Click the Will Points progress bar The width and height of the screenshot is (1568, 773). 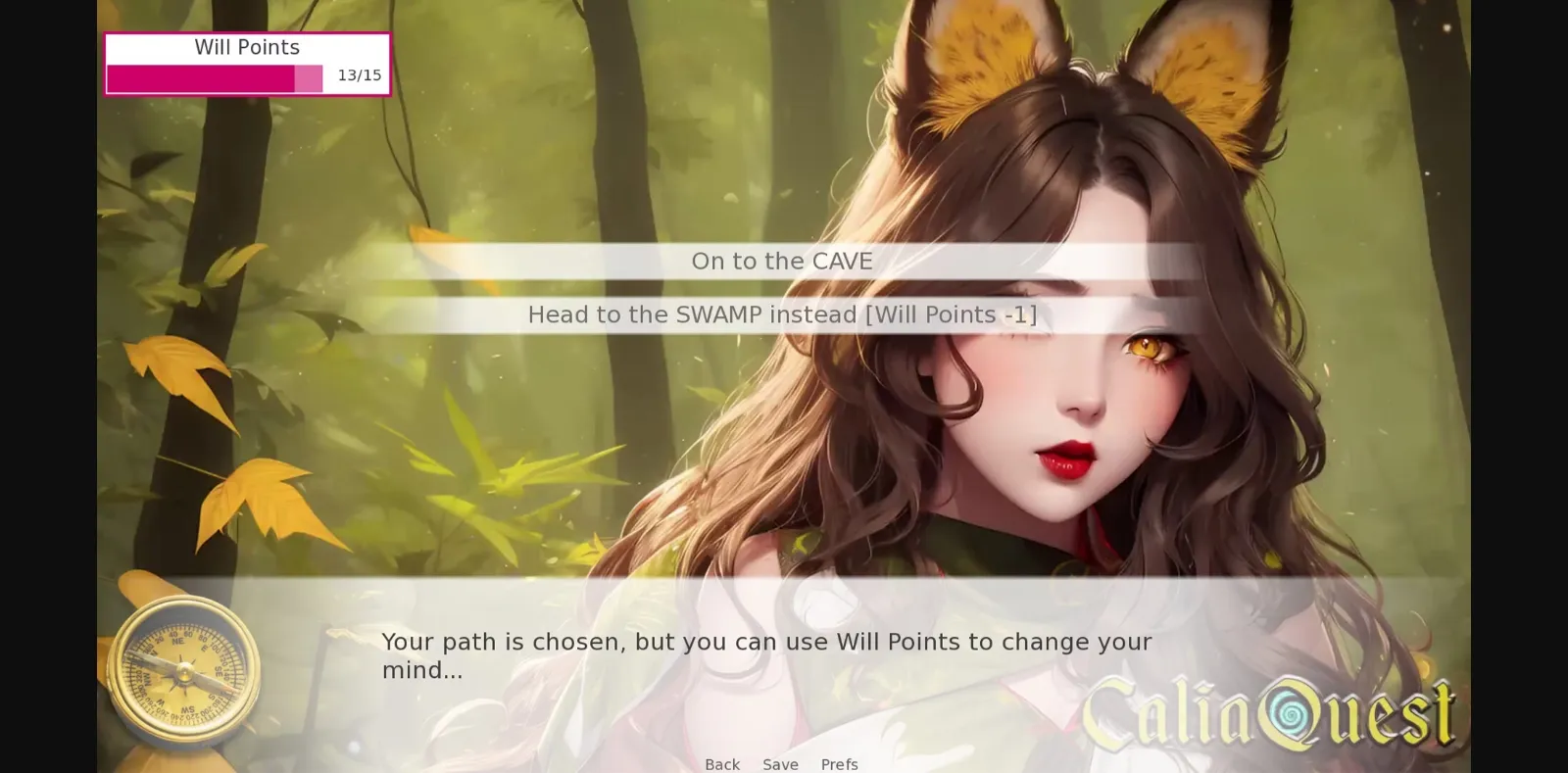214,78
